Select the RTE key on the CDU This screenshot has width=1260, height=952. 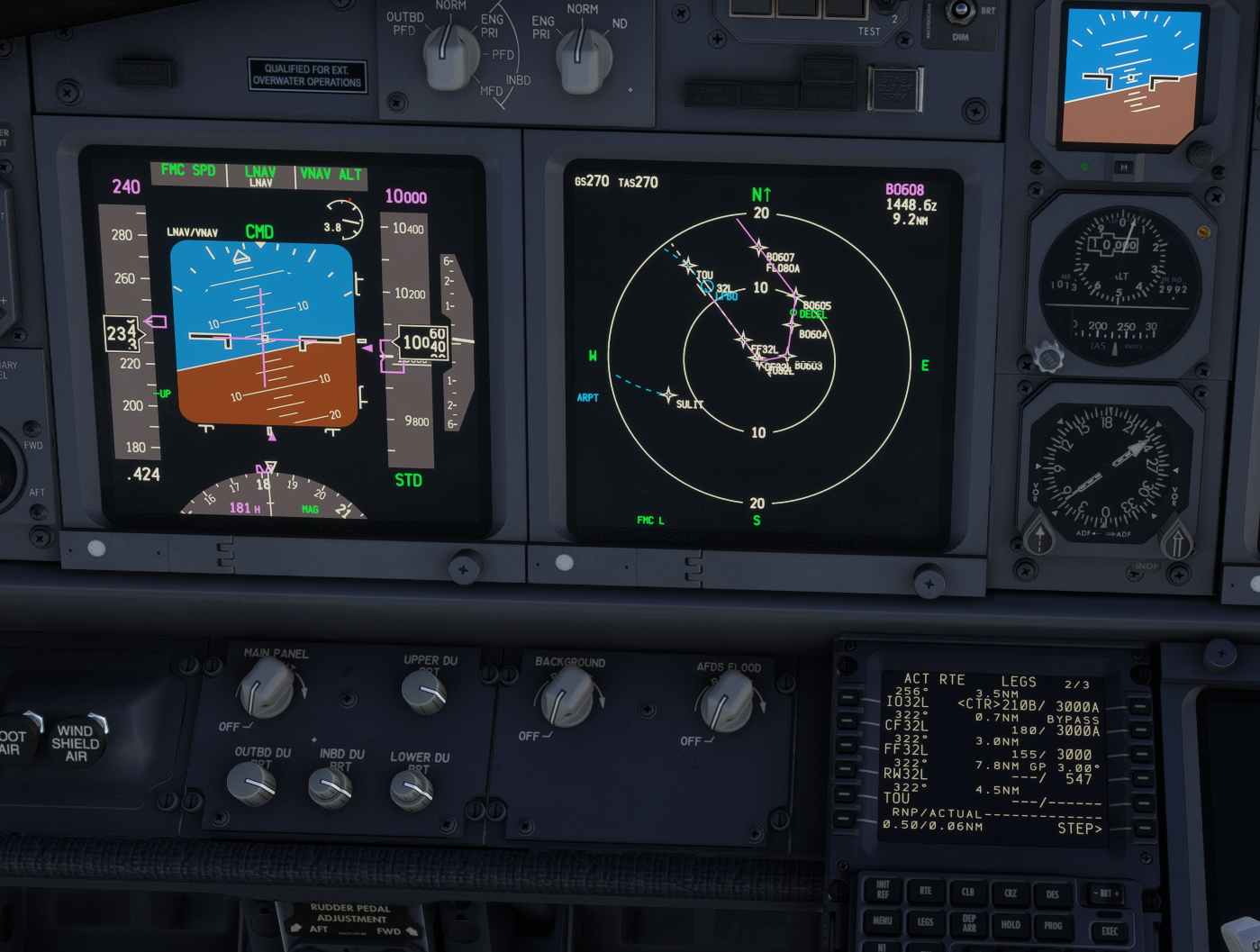click(x=925, y=891)
